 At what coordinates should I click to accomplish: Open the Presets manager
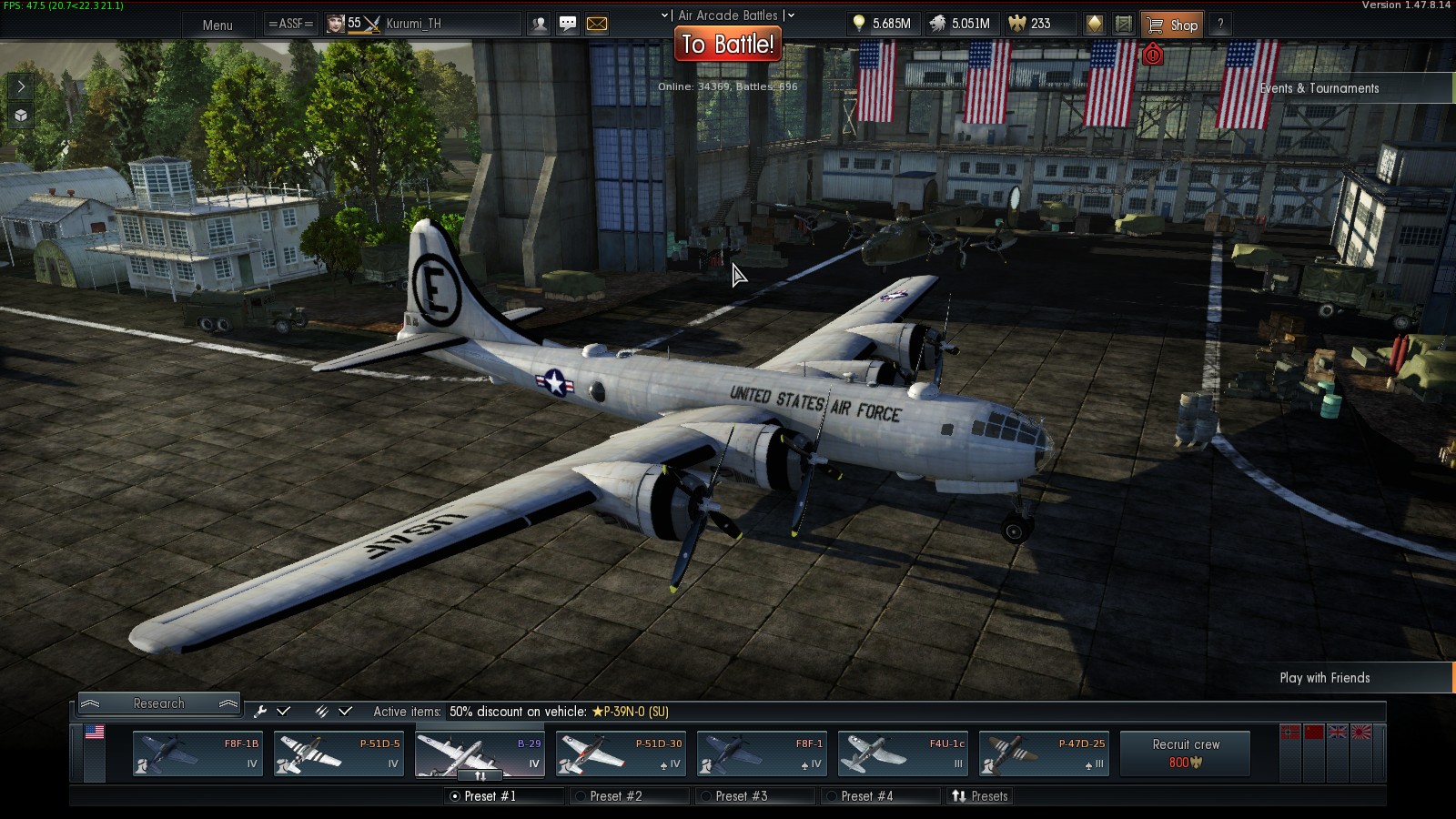pyautogui.click(x=980, y=796)
